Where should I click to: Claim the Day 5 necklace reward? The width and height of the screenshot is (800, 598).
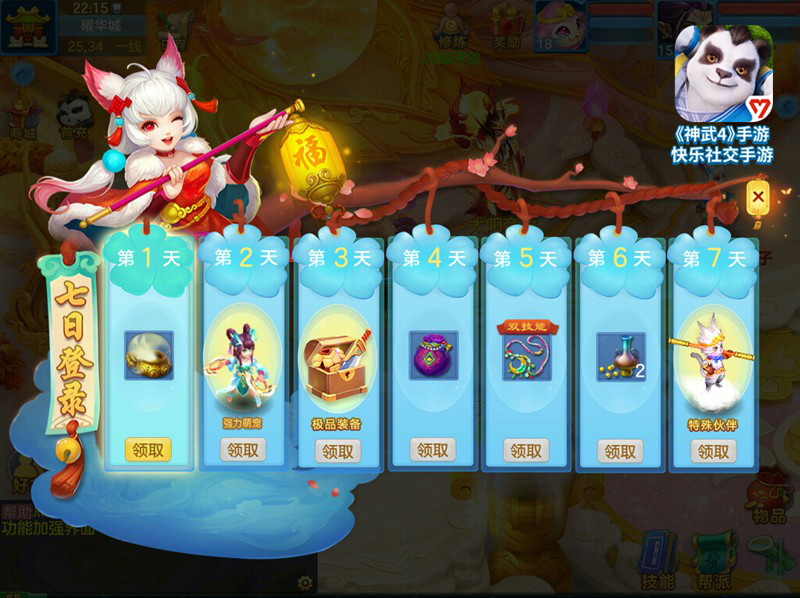tap(526, 450)
